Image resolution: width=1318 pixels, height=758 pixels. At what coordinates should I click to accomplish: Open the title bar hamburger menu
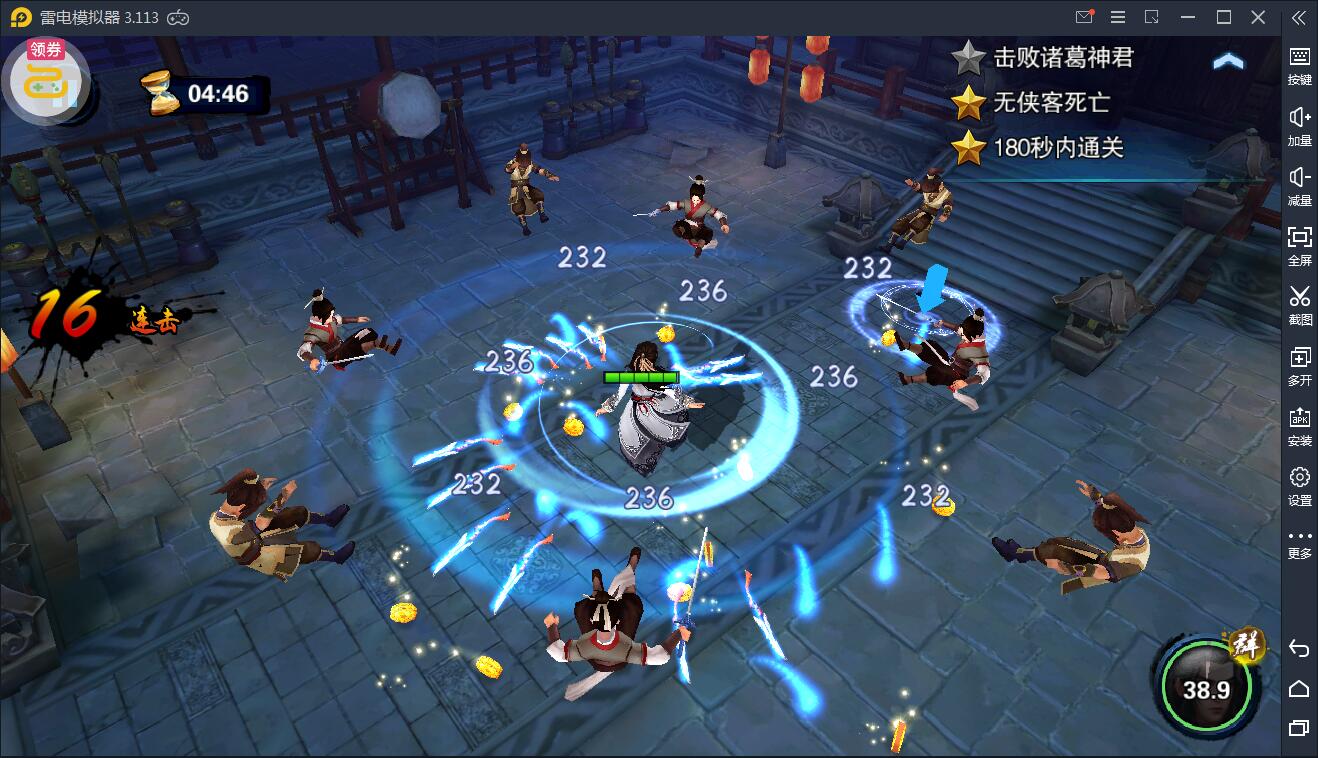pos(1118,17)
